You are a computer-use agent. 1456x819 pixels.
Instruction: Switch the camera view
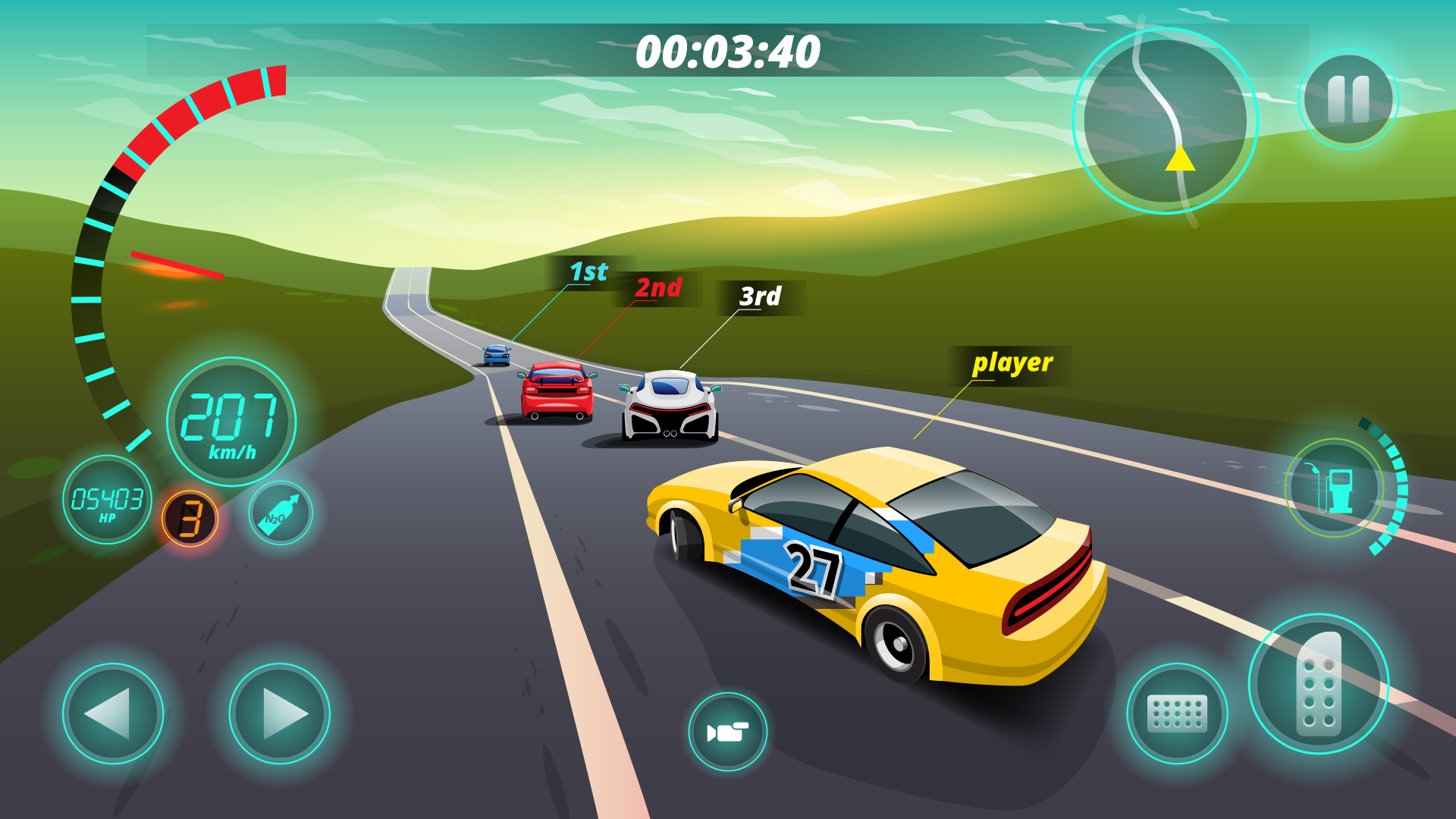pyautogui.click(x=727, y=732)
